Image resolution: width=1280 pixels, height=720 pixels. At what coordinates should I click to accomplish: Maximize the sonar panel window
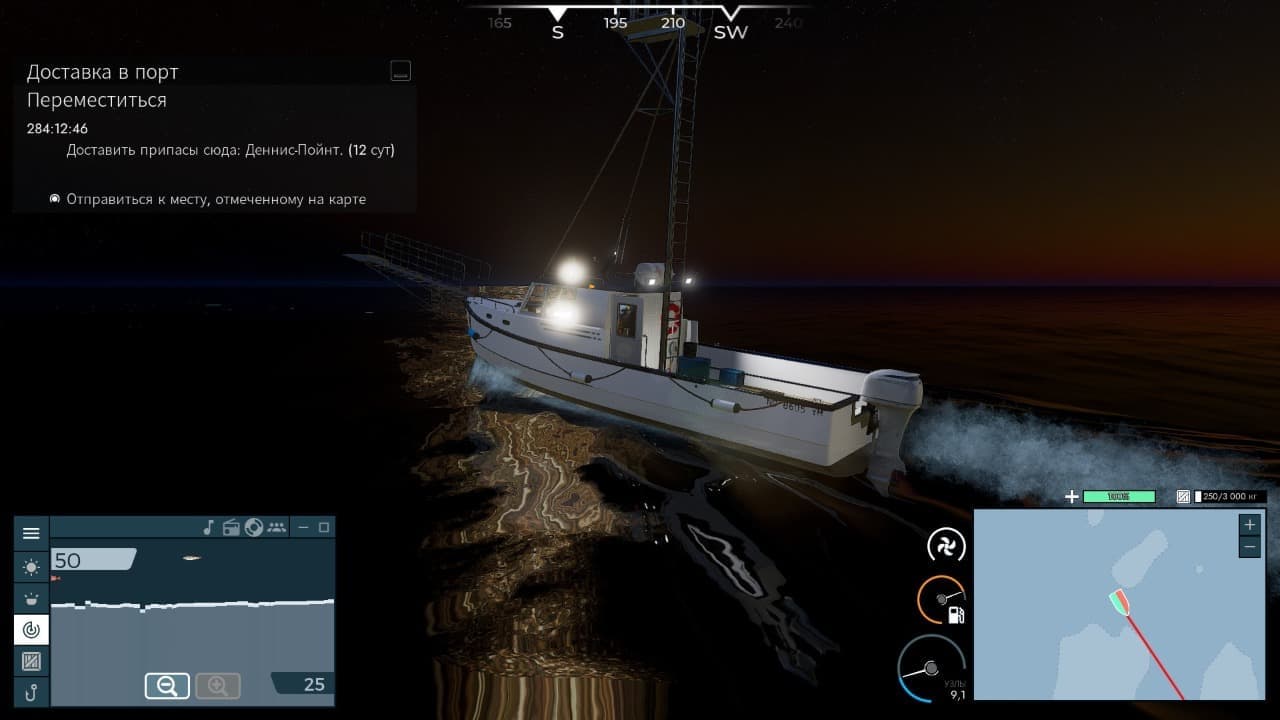coord(323,527)
